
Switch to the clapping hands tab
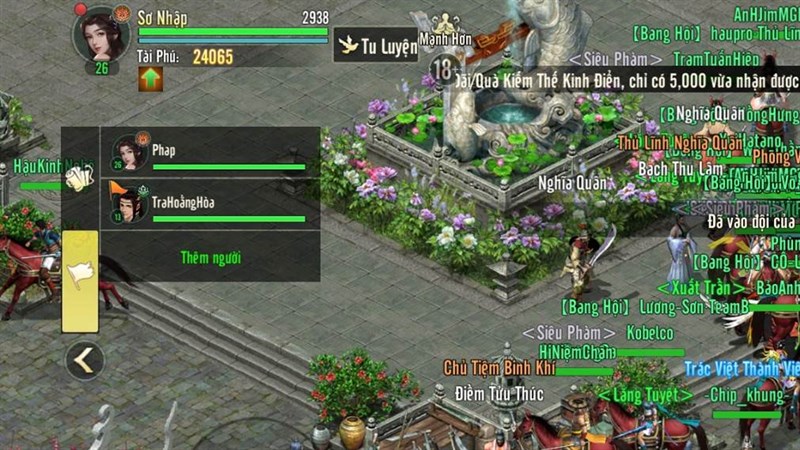pos(80,179)
